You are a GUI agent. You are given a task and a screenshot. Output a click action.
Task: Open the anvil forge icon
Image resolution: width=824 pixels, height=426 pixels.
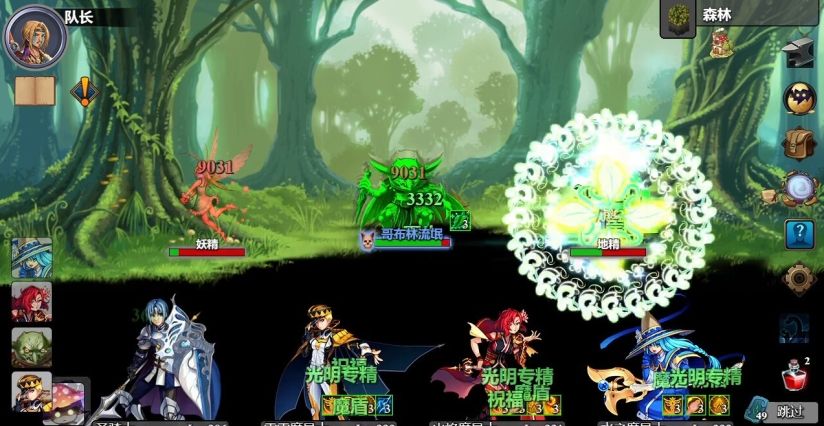tap(799, 53)
